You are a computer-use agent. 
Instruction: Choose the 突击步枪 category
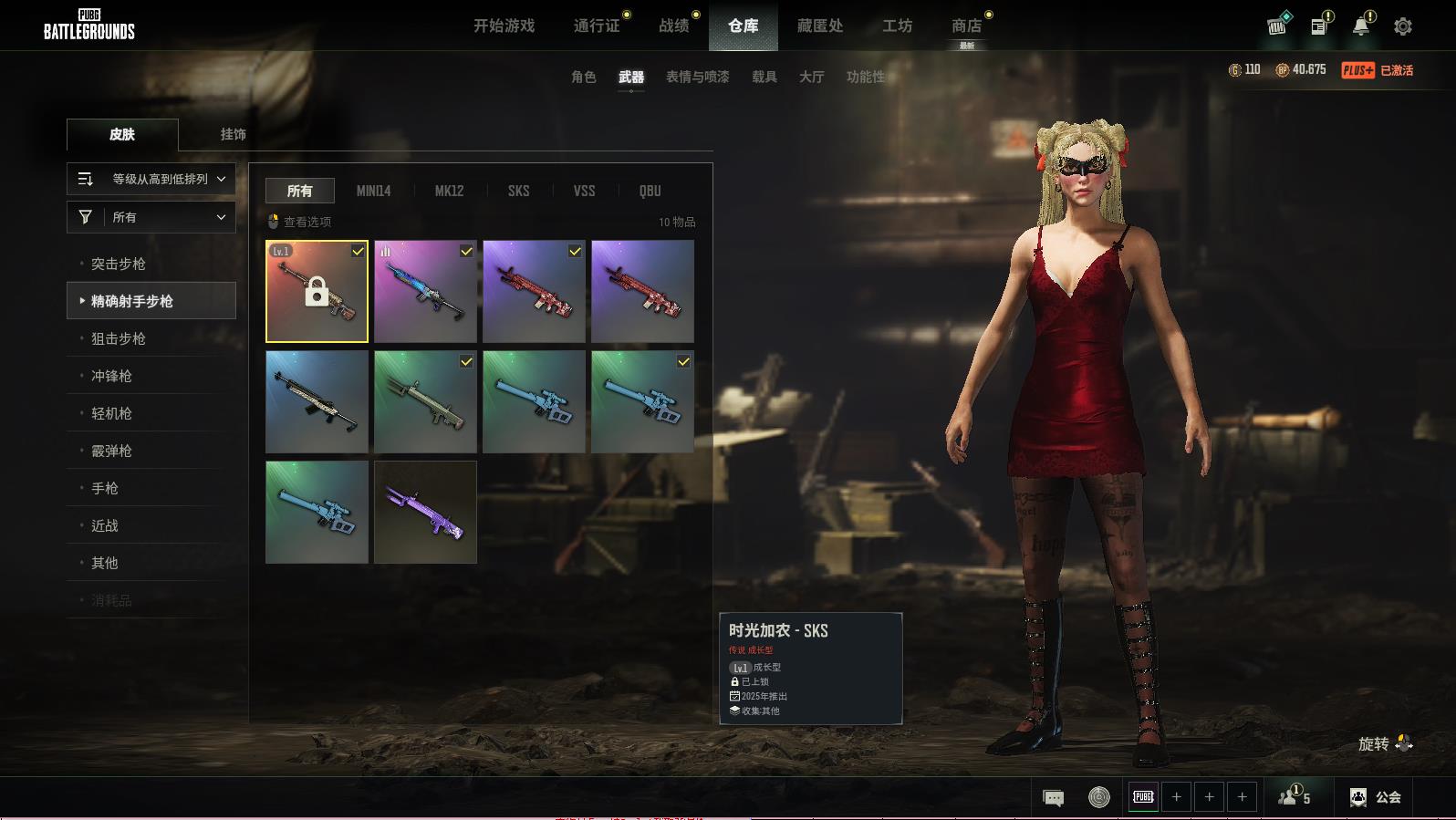tap(119, 264)
